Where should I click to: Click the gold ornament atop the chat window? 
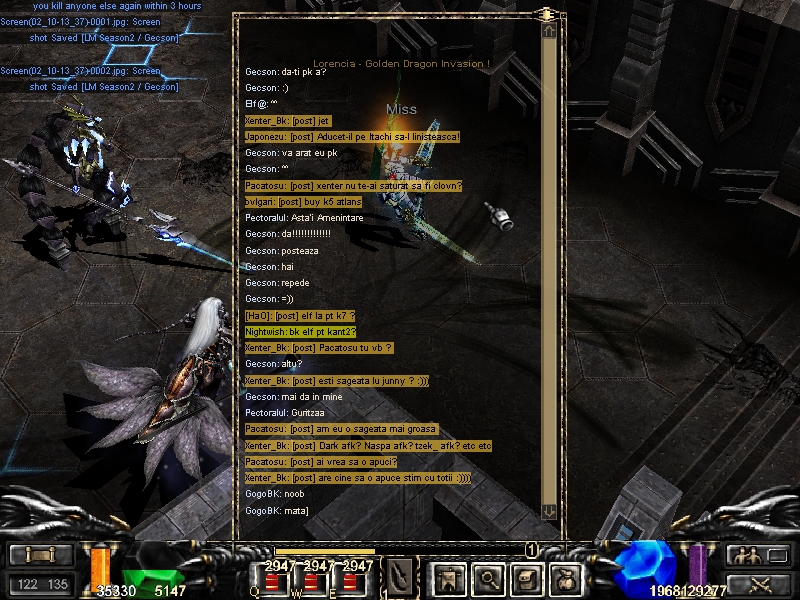[546, 15]
